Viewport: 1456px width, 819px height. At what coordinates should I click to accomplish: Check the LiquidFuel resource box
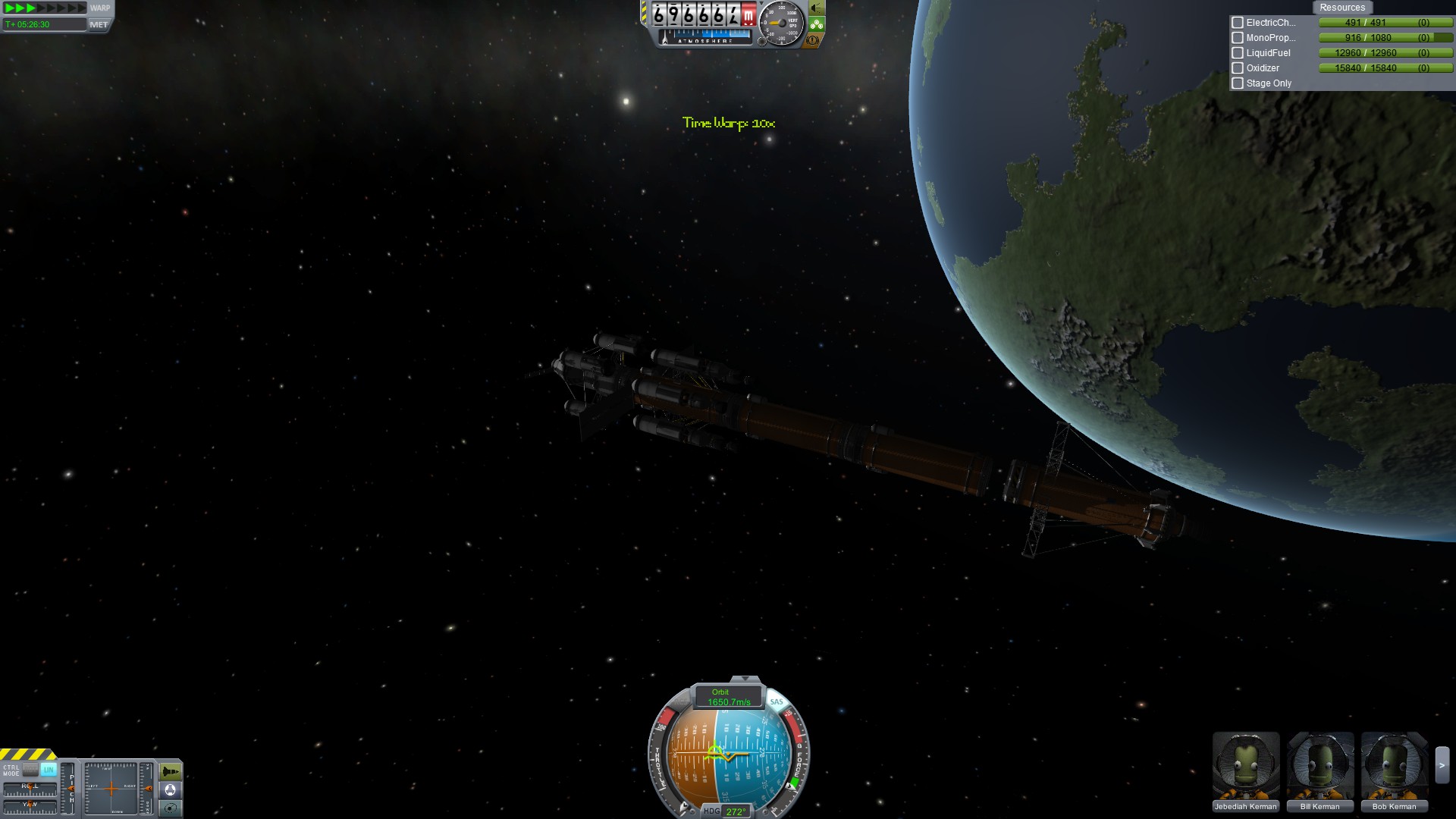tap(1238, 53)
